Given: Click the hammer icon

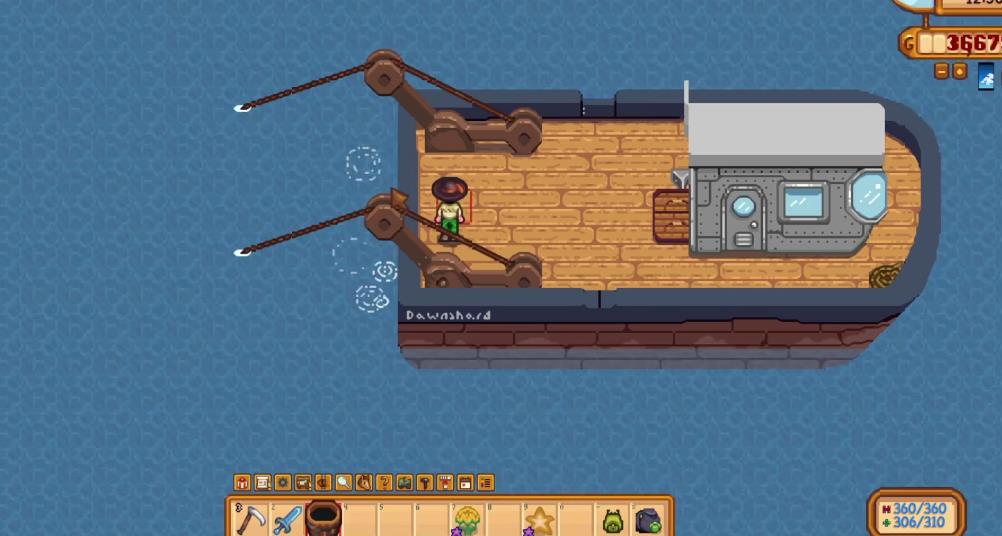Looking at the screenshot, I should coord(425,483).
